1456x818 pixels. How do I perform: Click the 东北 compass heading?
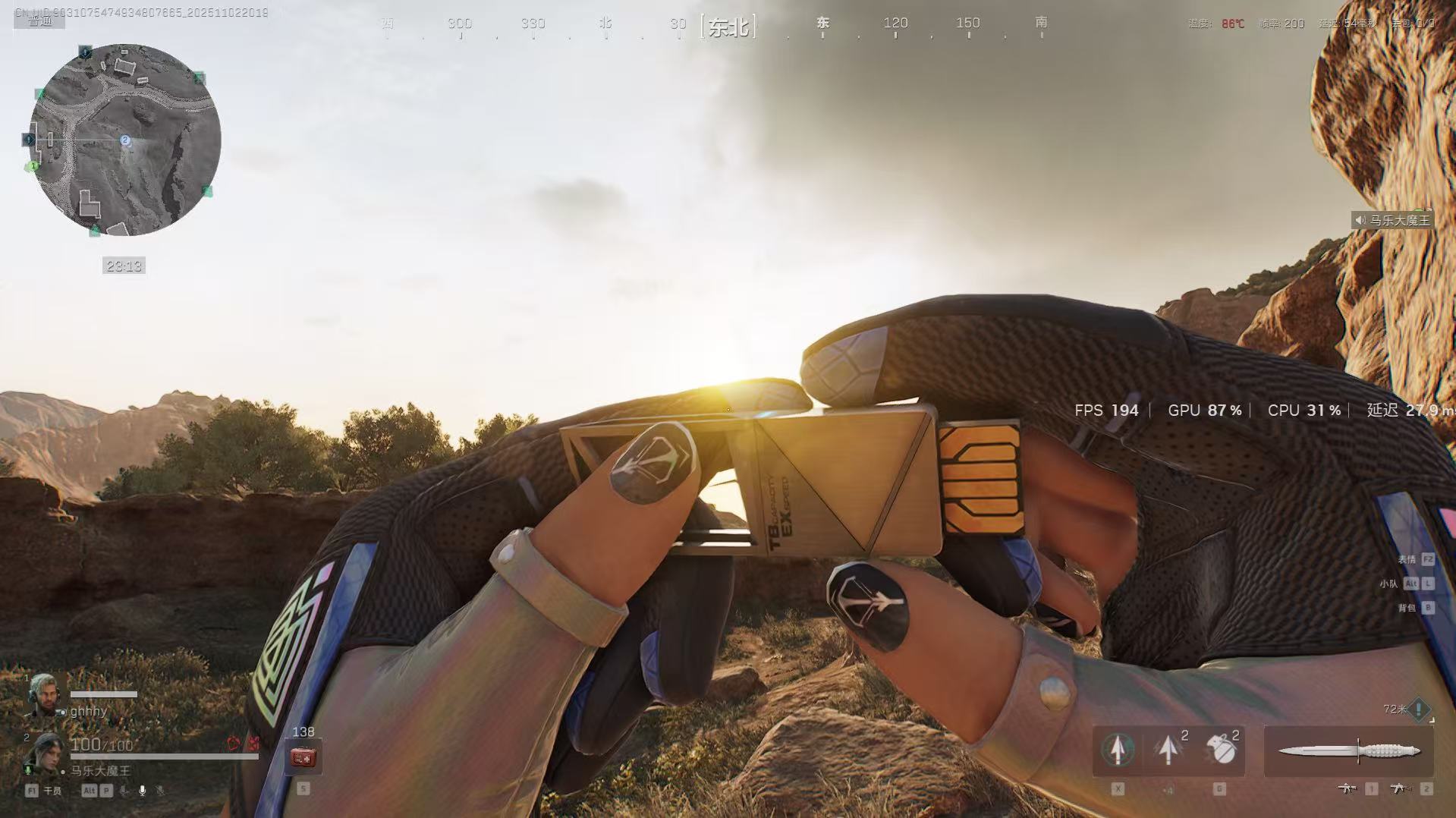[x=728, y=27]
